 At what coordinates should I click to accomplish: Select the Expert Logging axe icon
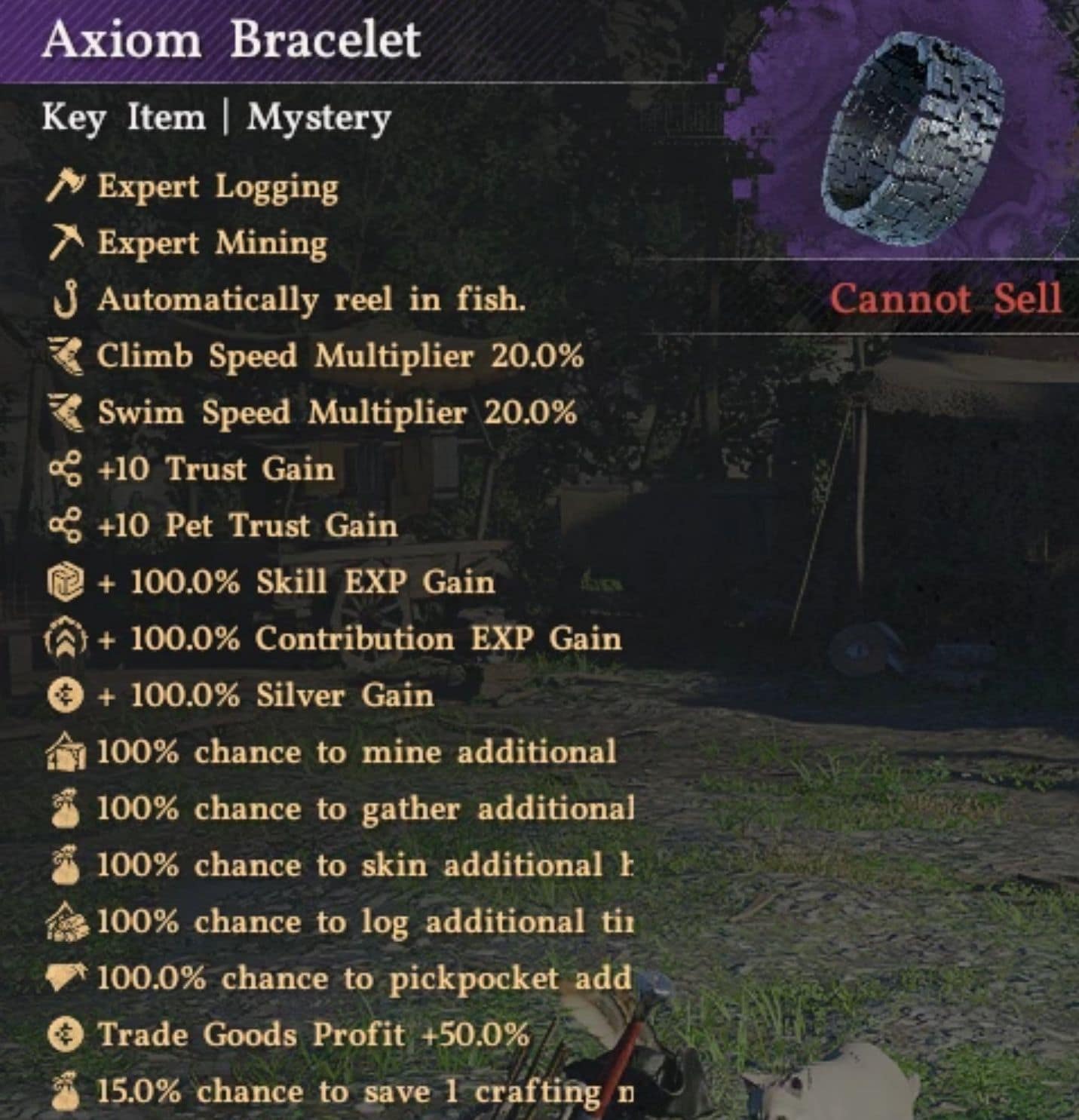[66, 186]
